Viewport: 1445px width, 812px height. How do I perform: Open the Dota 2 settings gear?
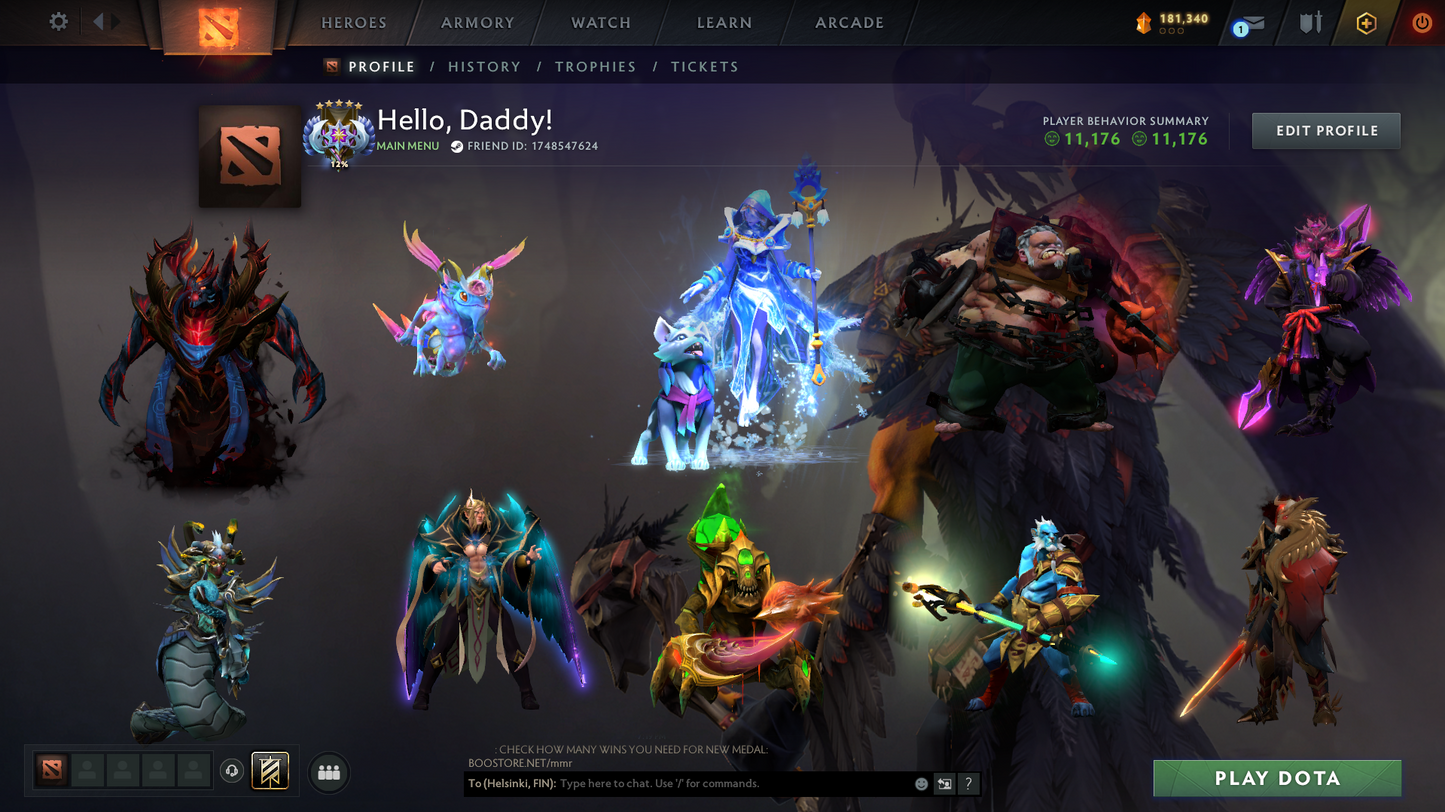tap(58, 21)
